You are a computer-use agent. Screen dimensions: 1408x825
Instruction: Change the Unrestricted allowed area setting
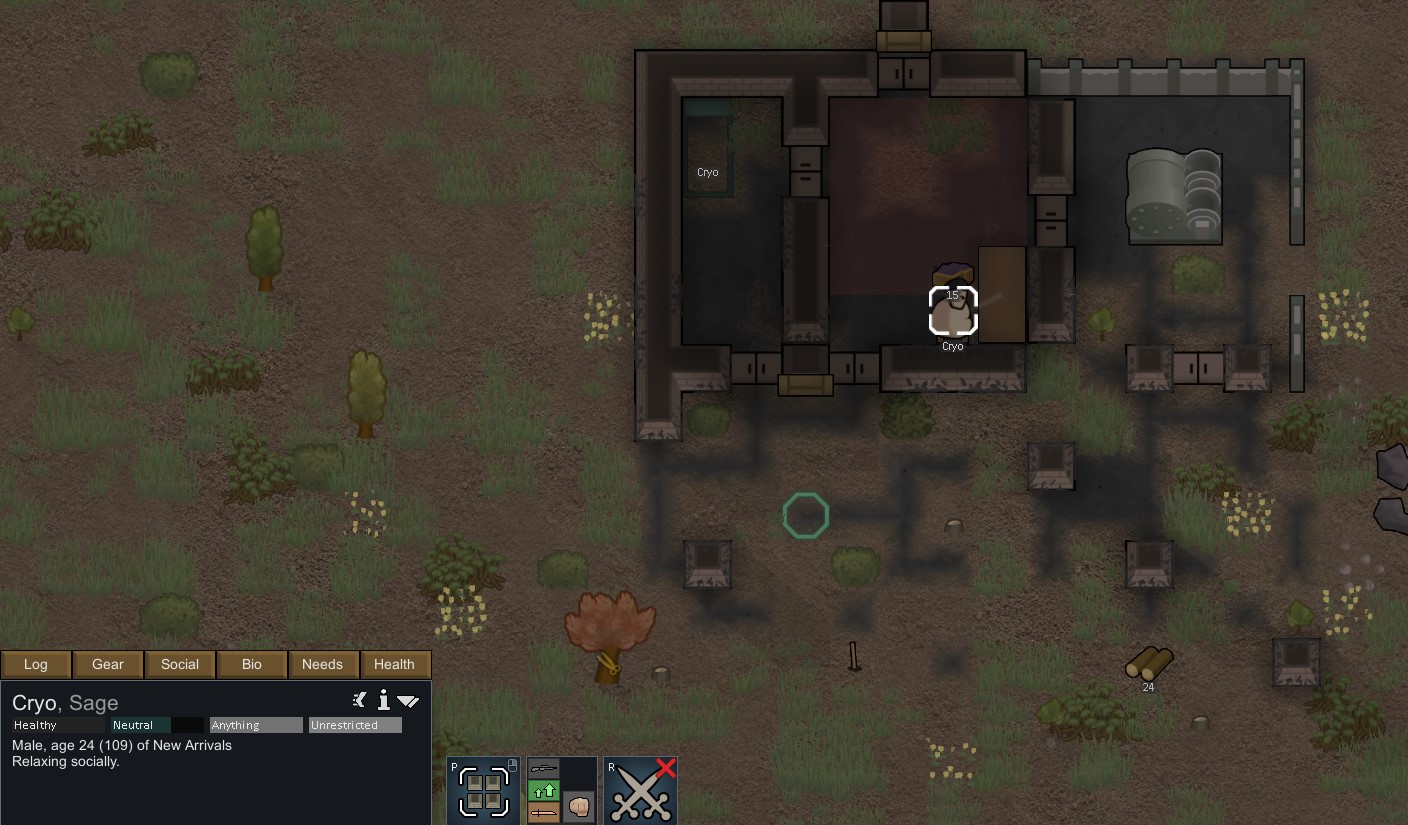click(355, 725)
